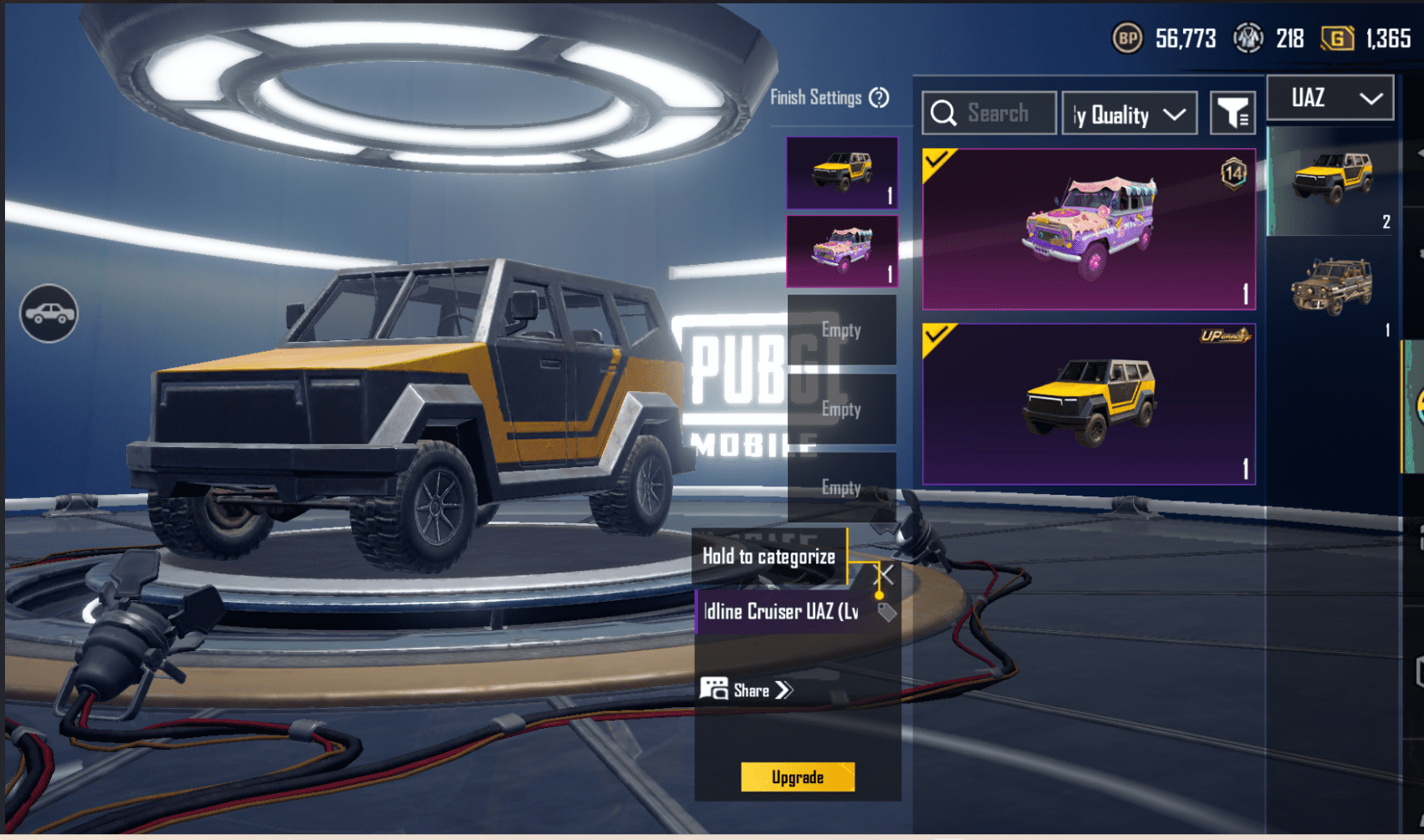Expand the Quality sort dropdown
The image size is (1424, 840).
1129,113
